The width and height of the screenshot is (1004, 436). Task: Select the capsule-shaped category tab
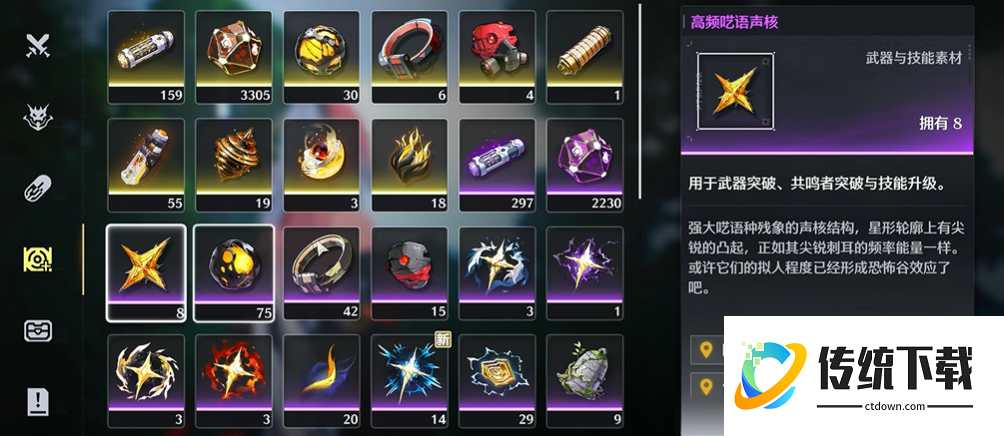[x=38, y=188]
